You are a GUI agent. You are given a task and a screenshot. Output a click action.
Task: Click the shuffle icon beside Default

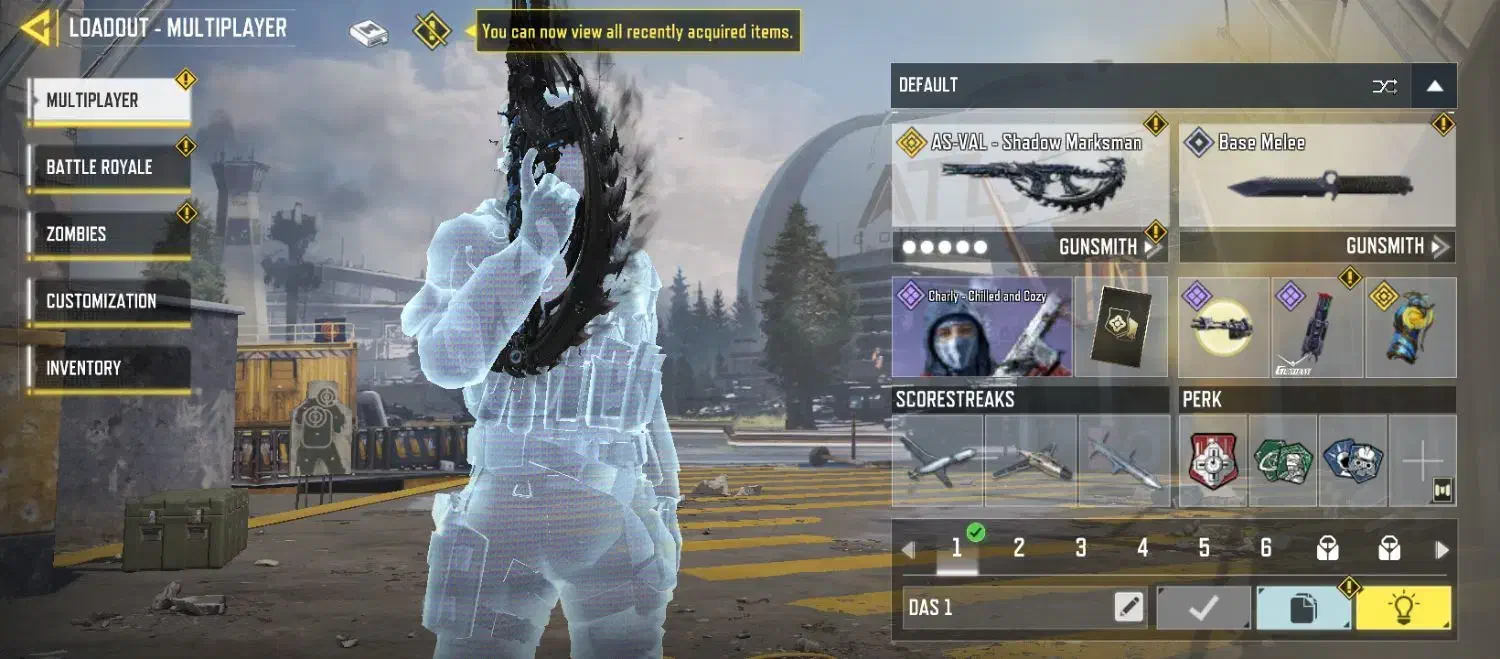1384,86
